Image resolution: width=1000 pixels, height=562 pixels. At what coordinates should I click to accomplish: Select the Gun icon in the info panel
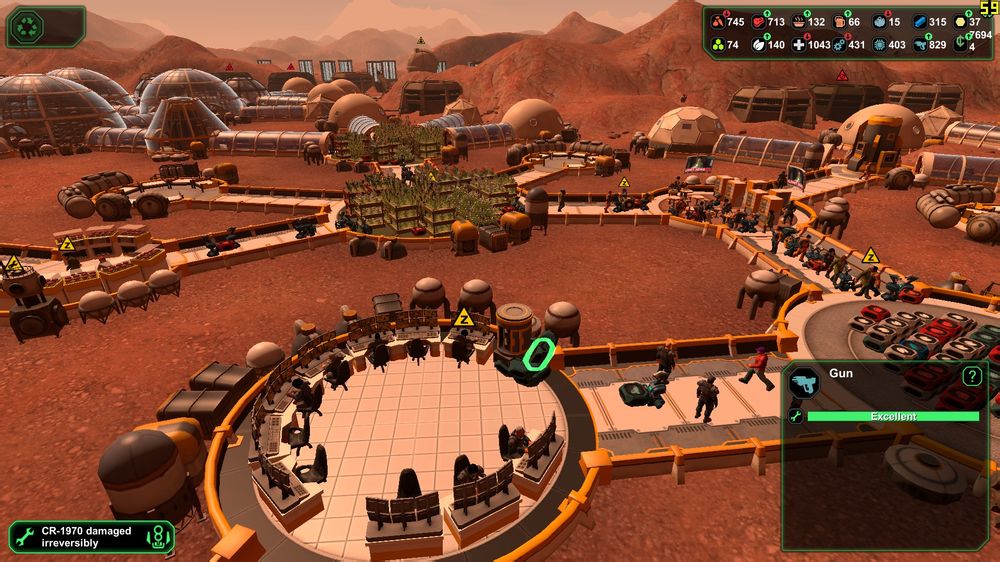coord(804,382)
